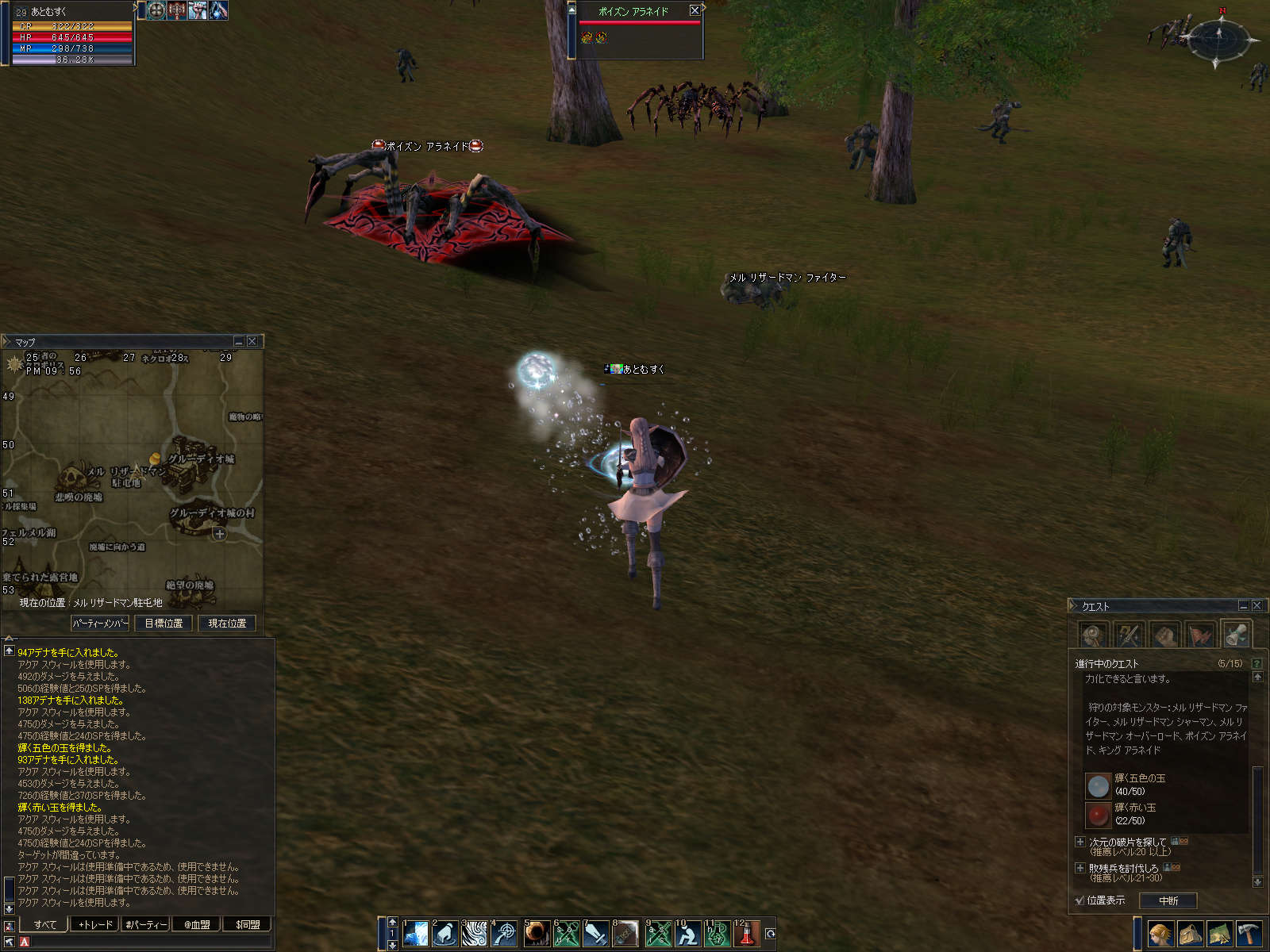Viewport: 1270px width, 952px height.
Task: Close the マップ (map) window
Action: click(x=252, y=341)
